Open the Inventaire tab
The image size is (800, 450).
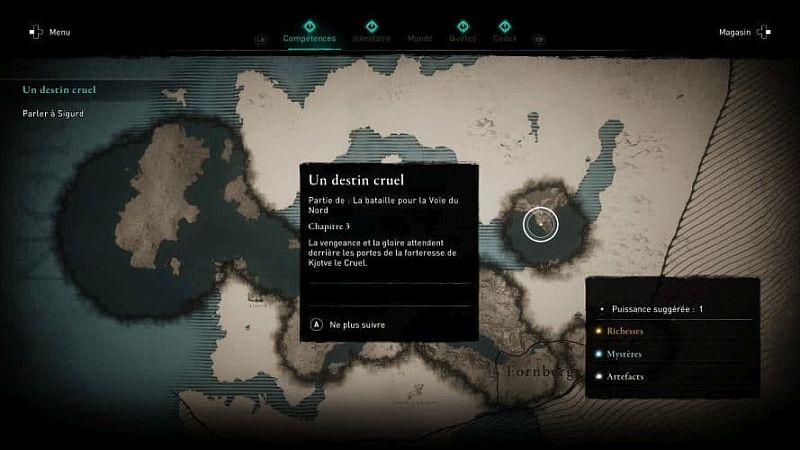(371, 38)
